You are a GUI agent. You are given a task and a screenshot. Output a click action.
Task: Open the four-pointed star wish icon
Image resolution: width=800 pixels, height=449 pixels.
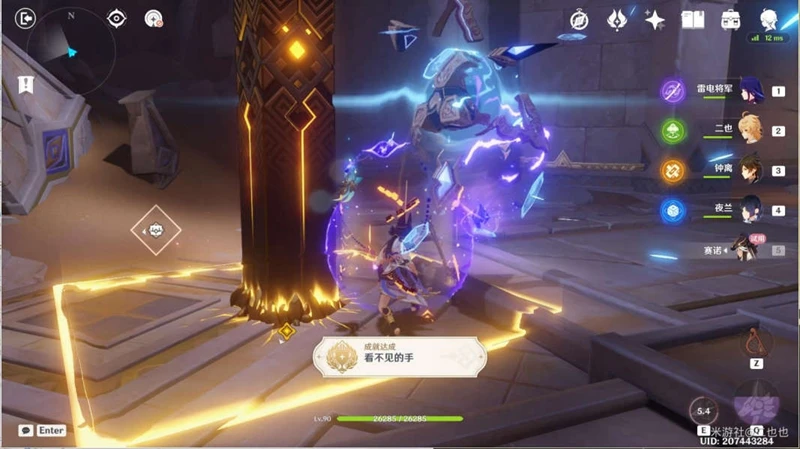coord(656,19)
